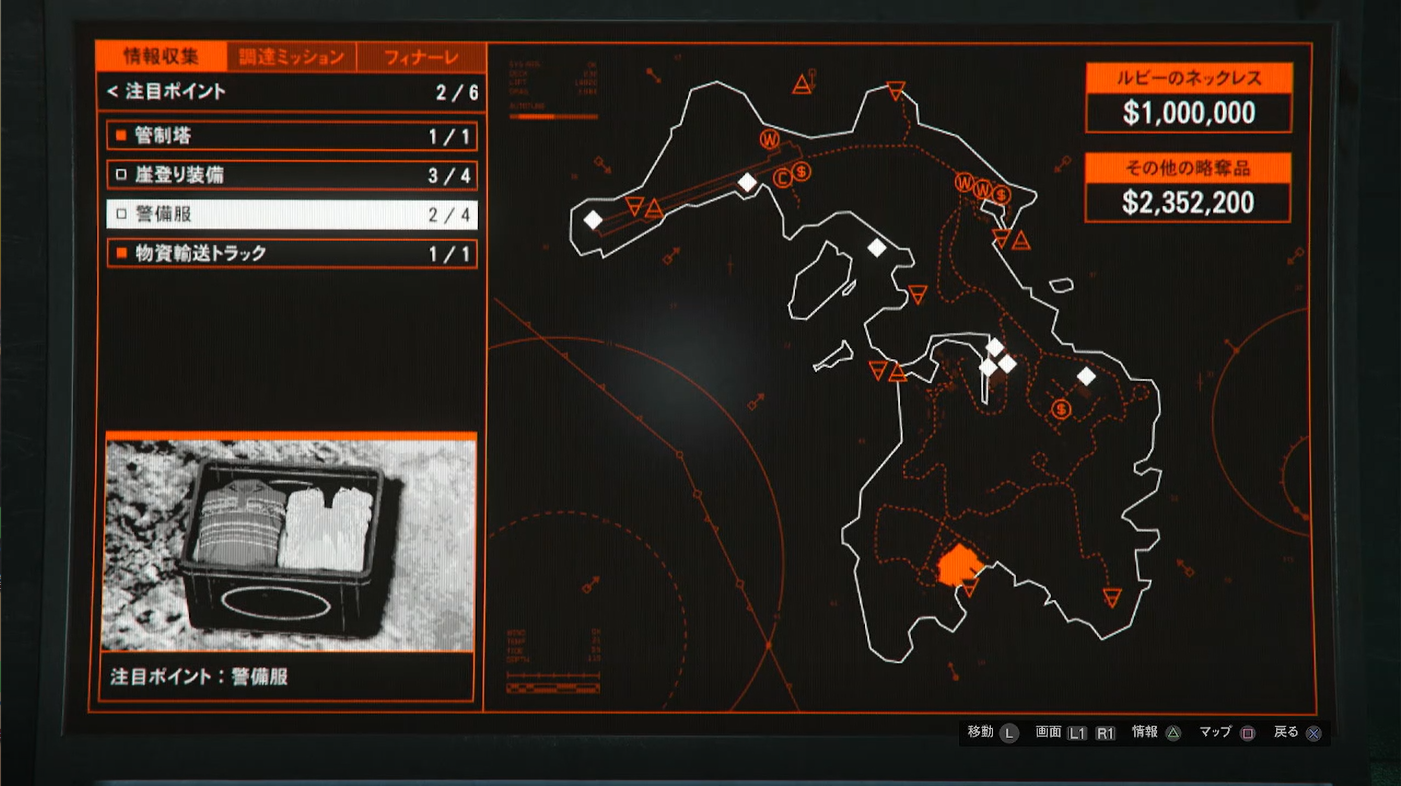Image resolution: width=1401 pixels, height=786 pixels.
Task: Click the その他の略奪品 loot total panel
Action: pyautogui.click(x=1188, y=188)
